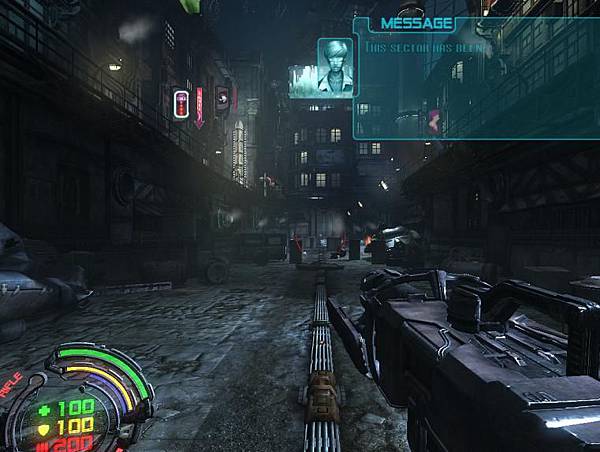The width and height of the screenshot is (600, 452).
Task: Click the speaker portrait in the message panel
Action: coord(335,60)
